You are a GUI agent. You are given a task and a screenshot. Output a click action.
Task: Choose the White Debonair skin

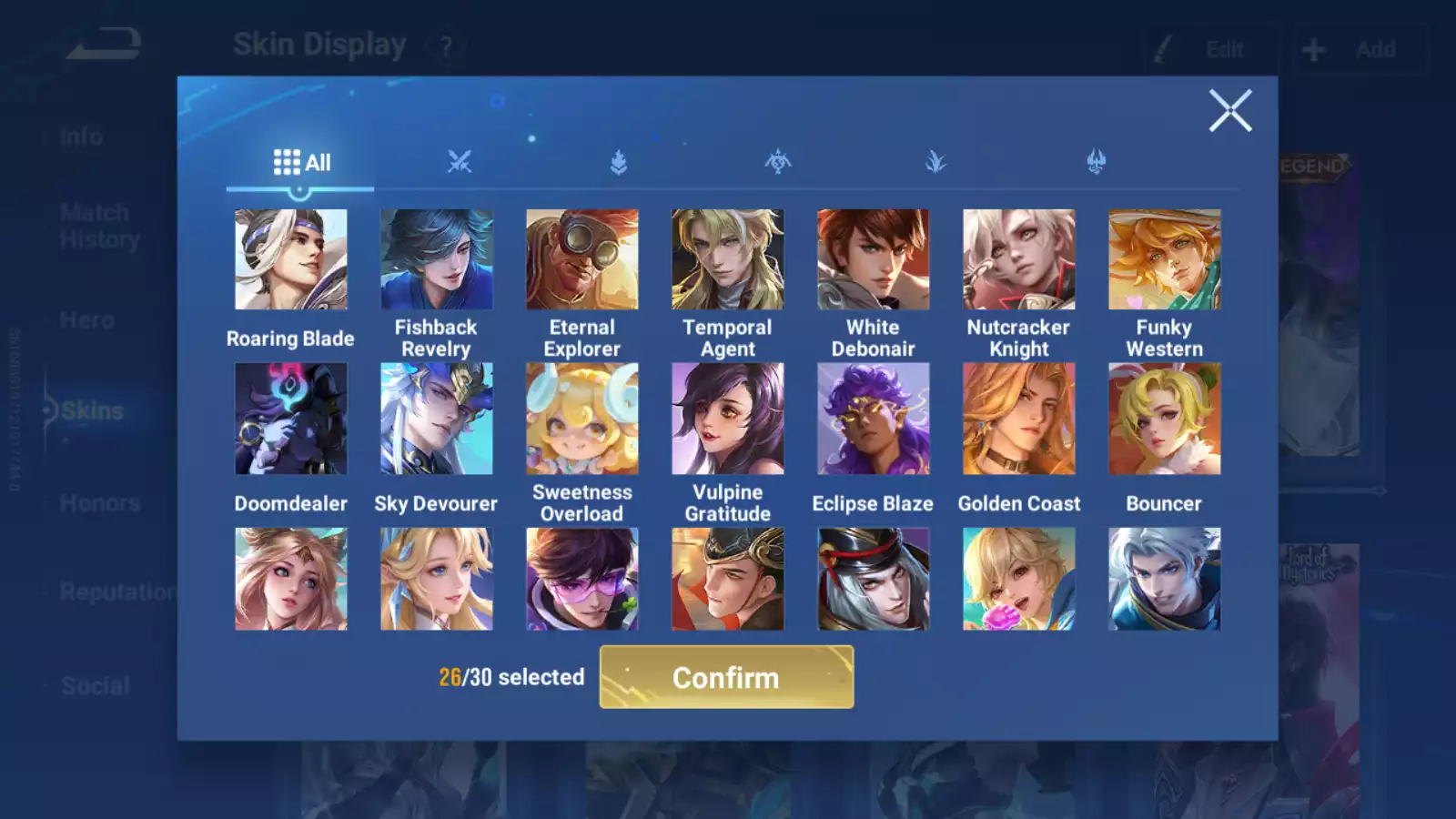[873, 260]
